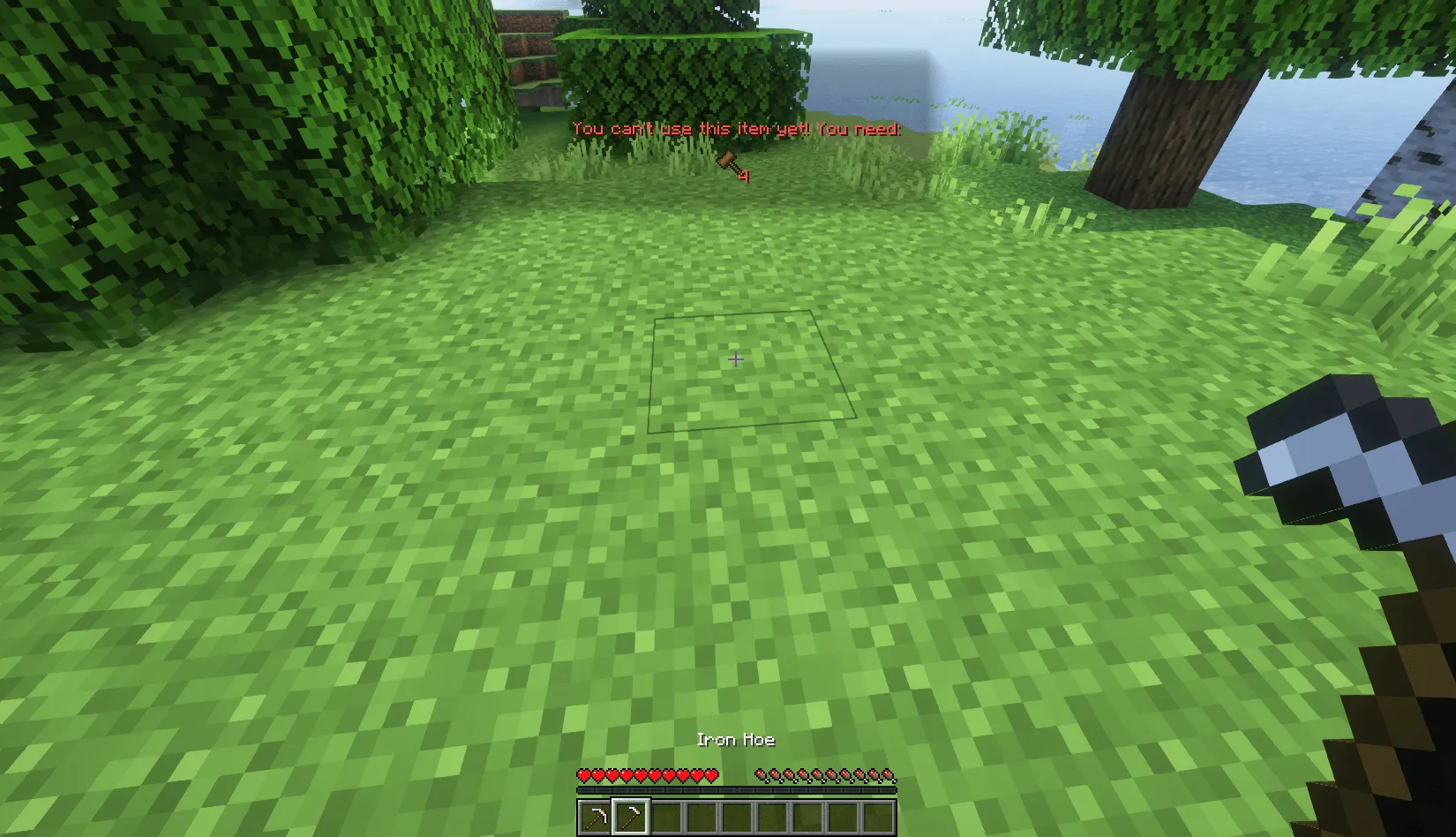The width and height of the screenshot is (1456, 837).
Task: Click the crosshair at screen center
Action: pos(735,359)
